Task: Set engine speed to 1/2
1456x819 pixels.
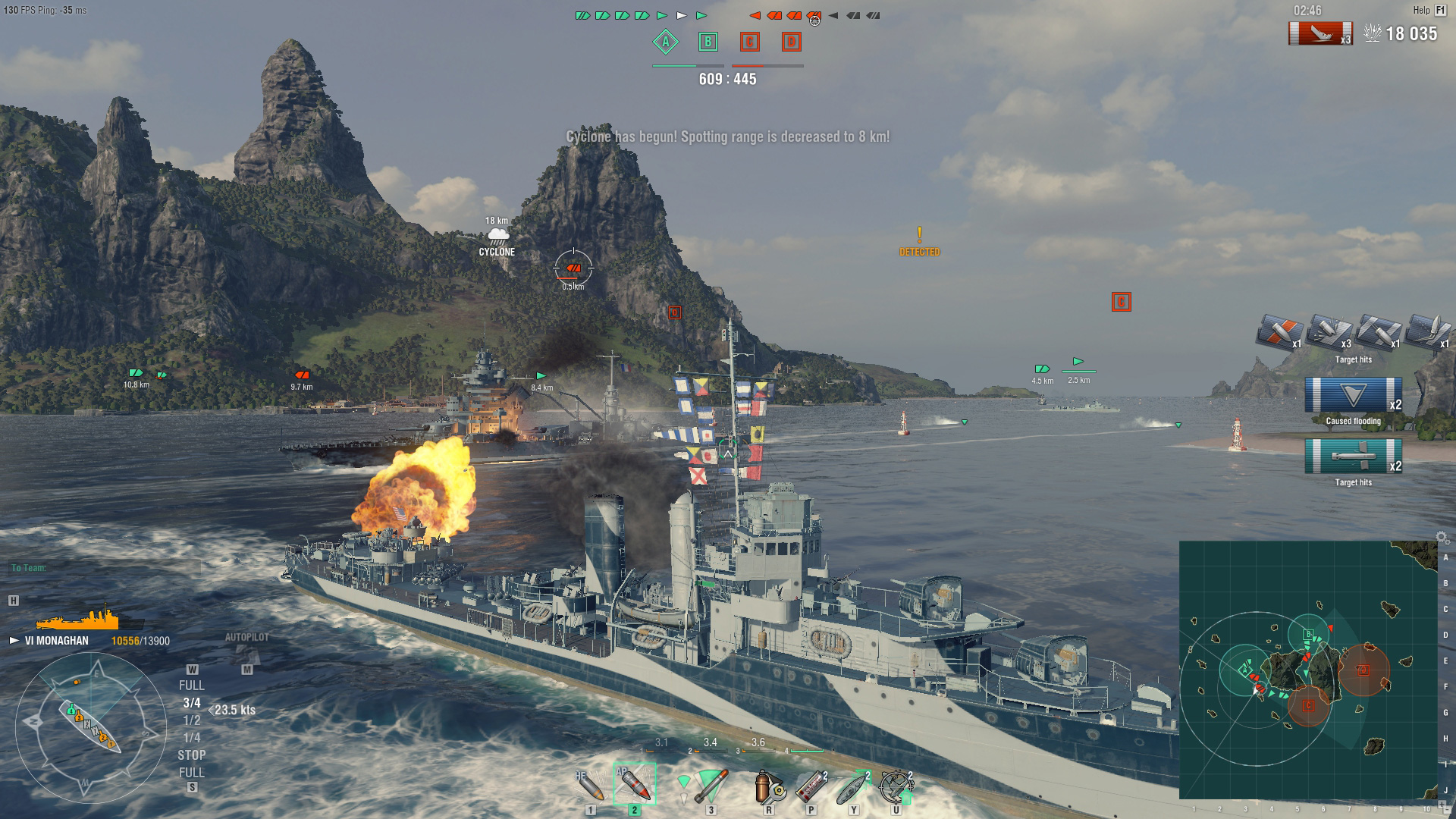Action: coord(192,720)
